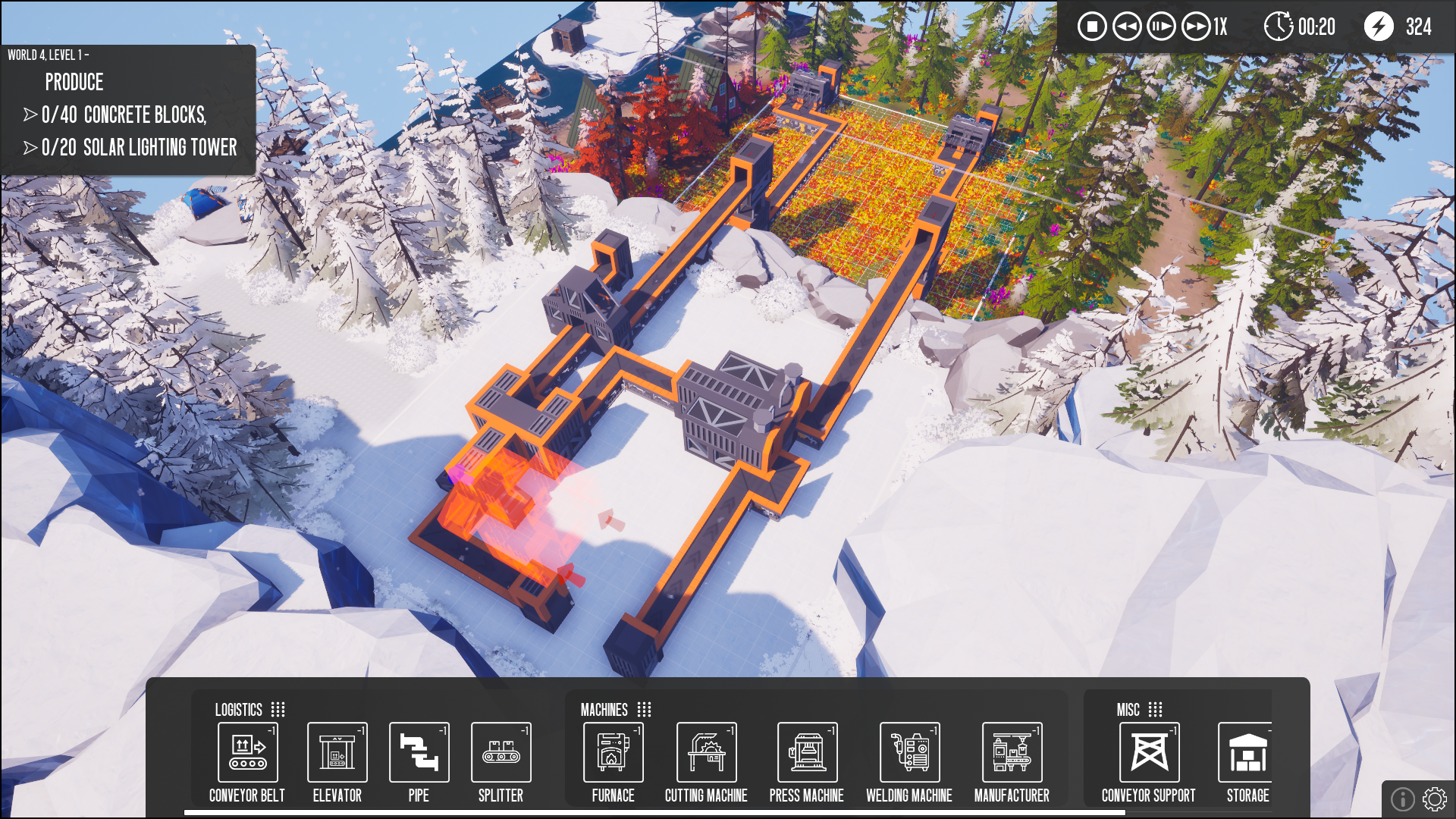Select the Welding Machine

[x=908, y=753]
